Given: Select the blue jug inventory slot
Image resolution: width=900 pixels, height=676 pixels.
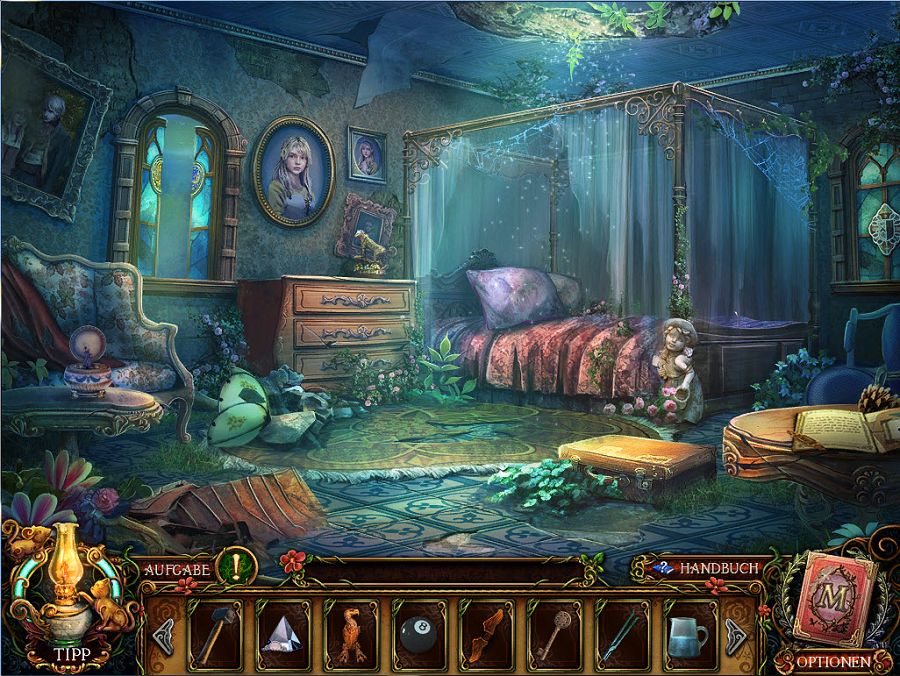Looking at the screenshot, I should click(x=690, y=634).
